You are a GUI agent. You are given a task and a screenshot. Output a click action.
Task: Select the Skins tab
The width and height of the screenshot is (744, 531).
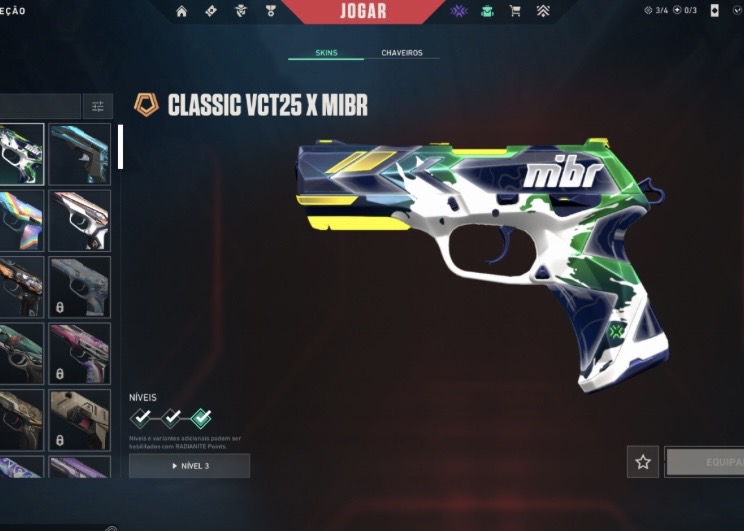[x=326, y=53]
